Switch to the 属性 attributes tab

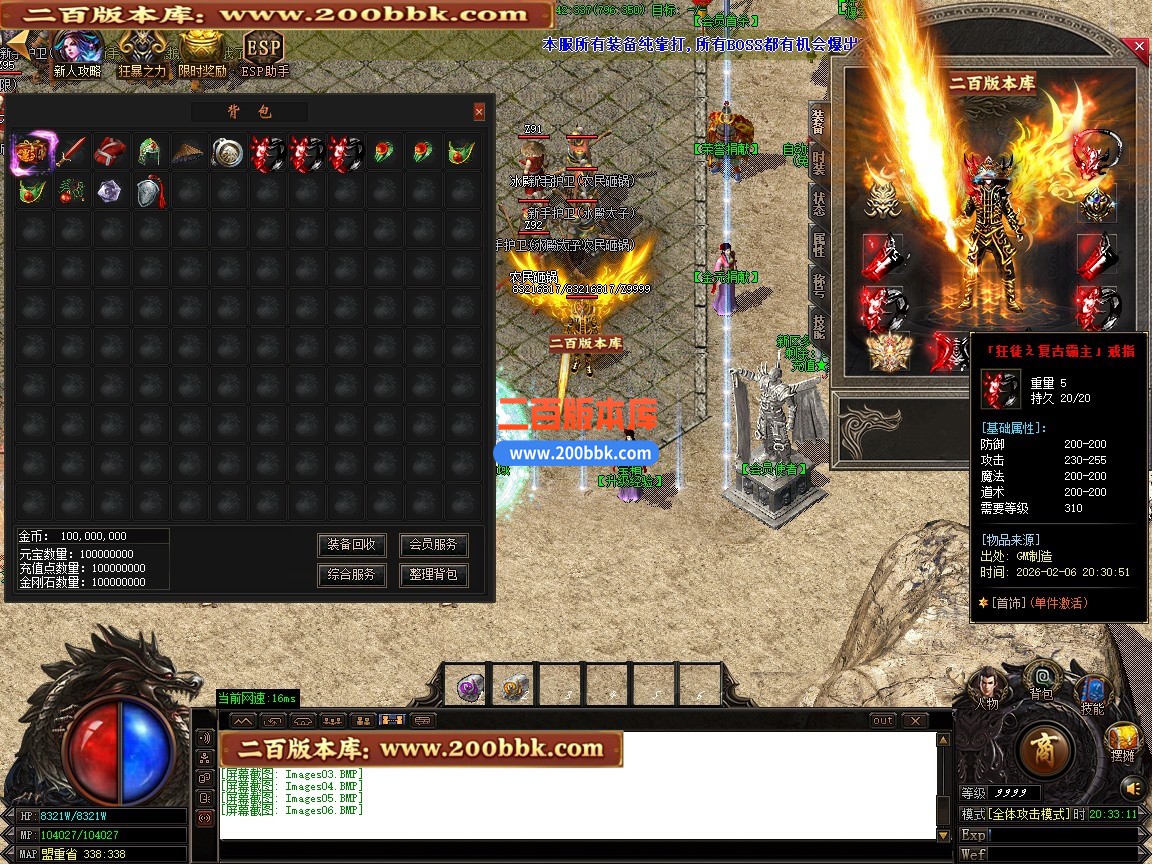(818, 244)
